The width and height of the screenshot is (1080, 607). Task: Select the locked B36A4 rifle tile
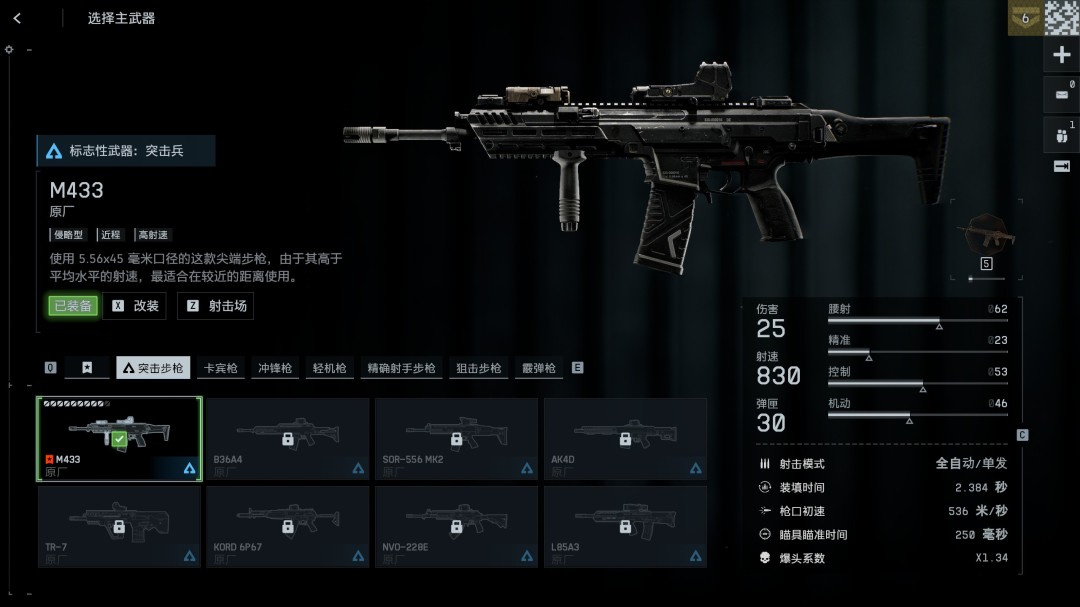(288, 439)
